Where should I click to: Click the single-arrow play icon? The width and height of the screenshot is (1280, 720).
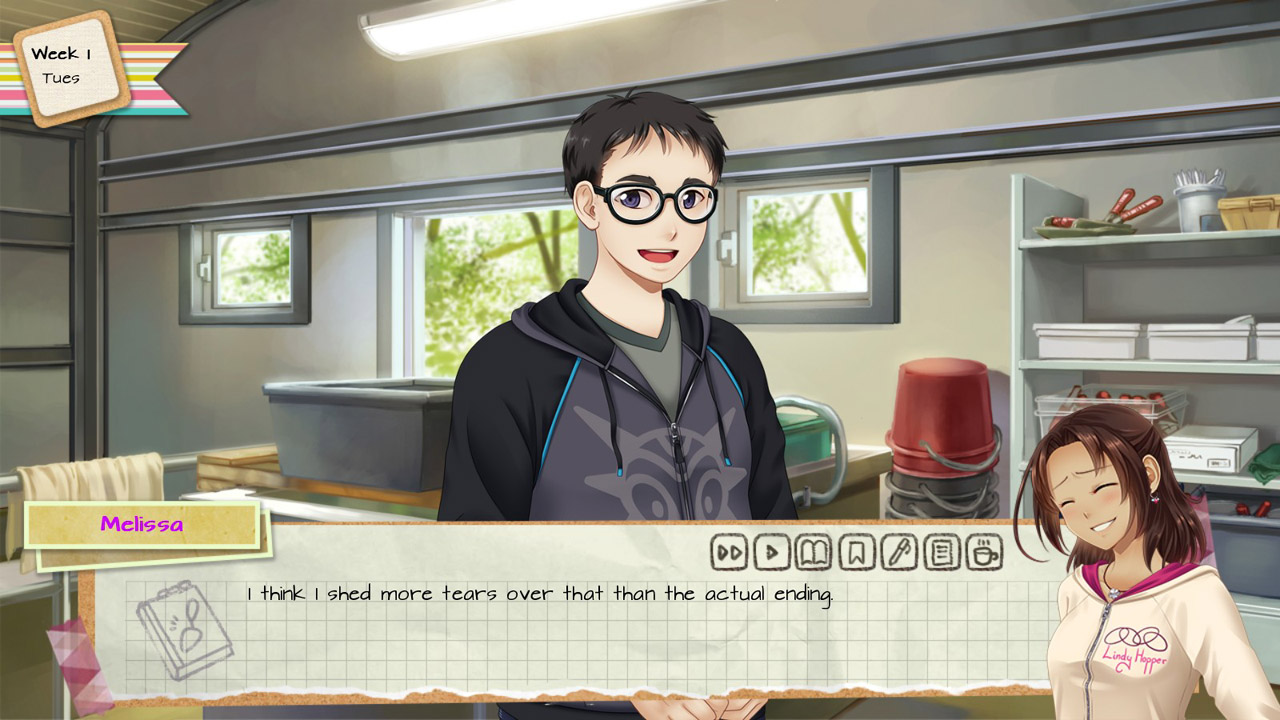tap(771, 550)
